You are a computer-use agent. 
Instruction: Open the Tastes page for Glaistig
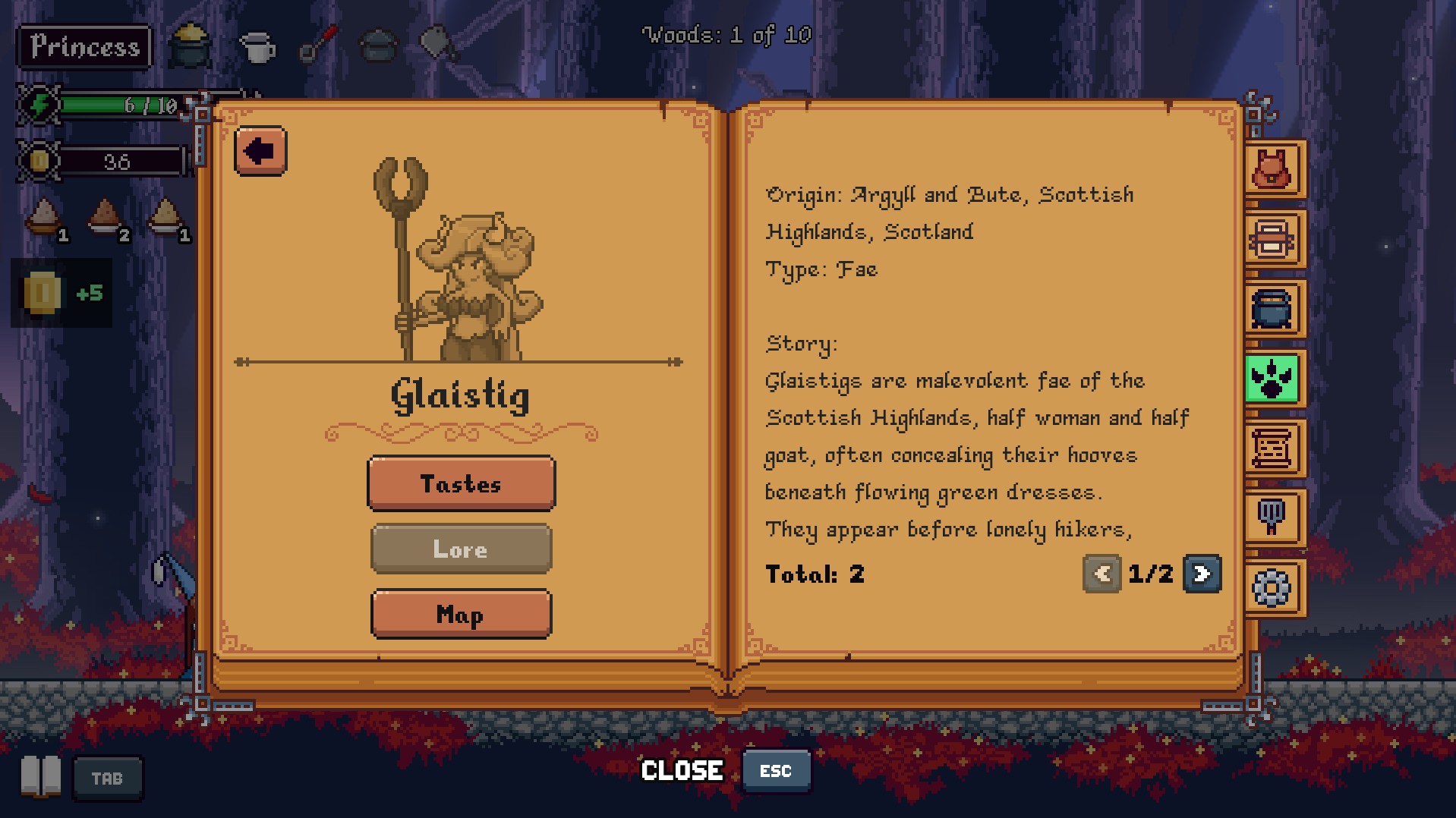461,483
